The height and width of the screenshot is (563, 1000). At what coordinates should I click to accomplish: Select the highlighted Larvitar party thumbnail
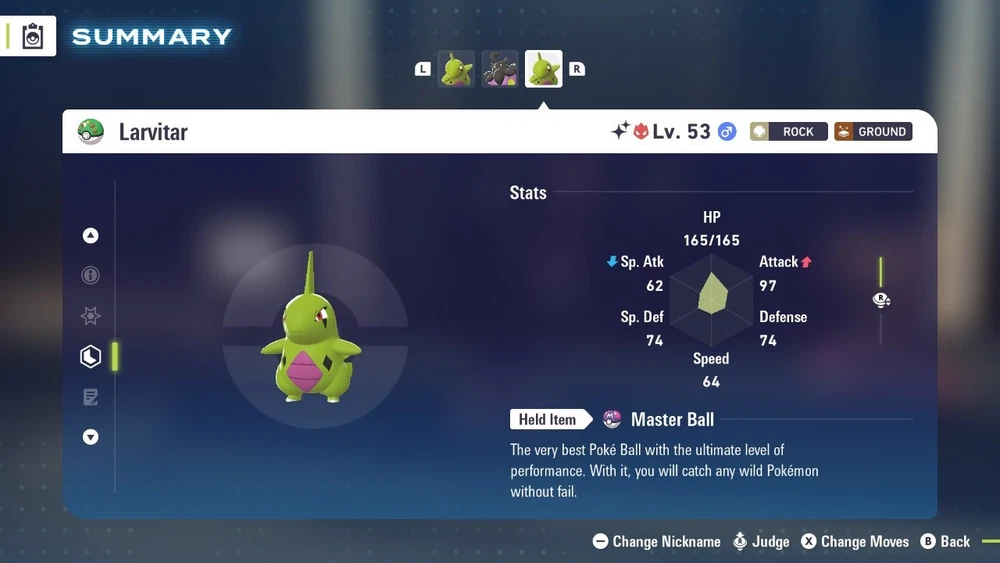pyautogui.click(x=544, y=69)
